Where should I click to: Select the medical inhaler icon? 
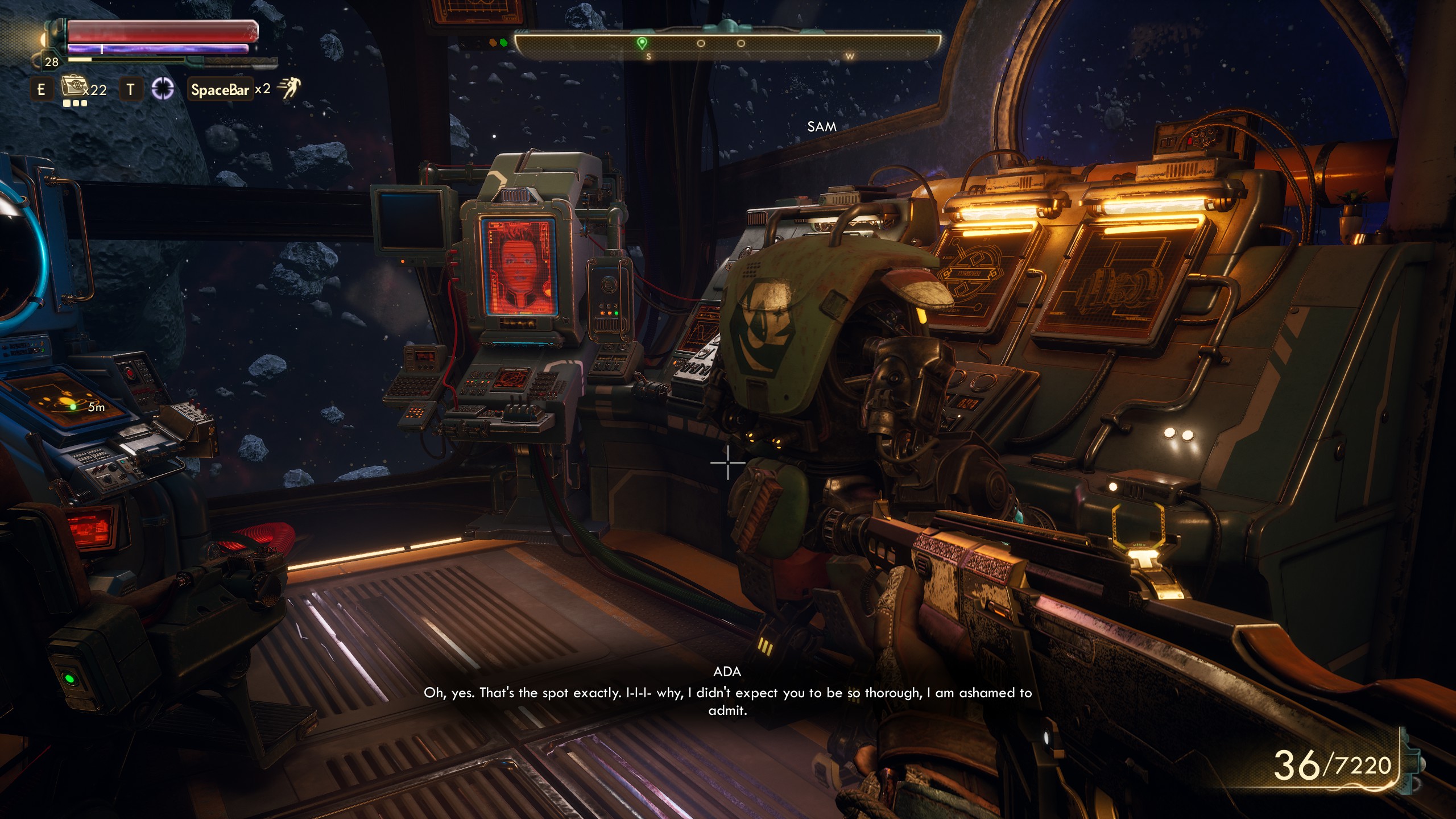72,87
